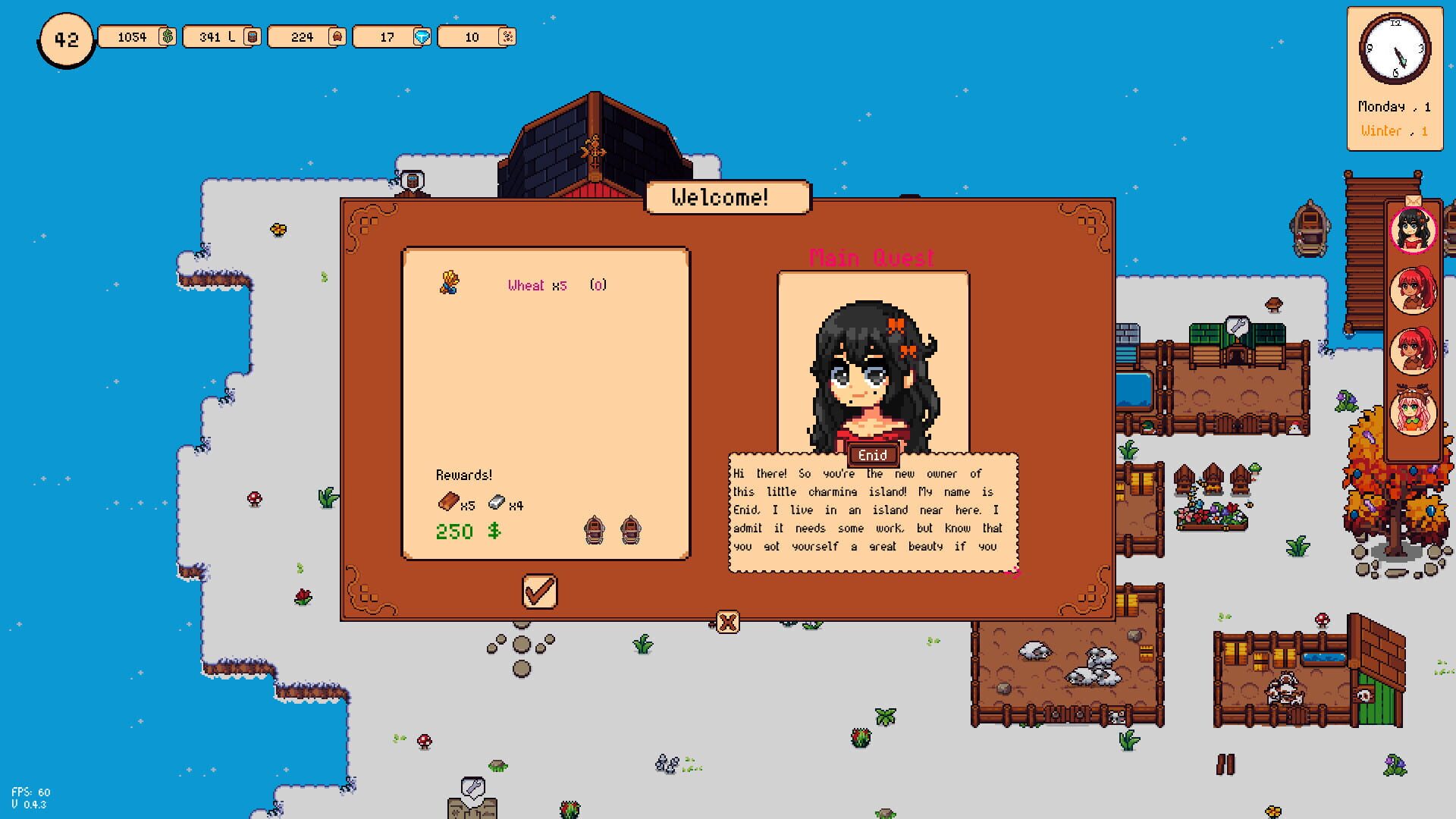Accept the quest with the checkmark button
This screenshot has width=1456, height=819.
coord(540,591)
